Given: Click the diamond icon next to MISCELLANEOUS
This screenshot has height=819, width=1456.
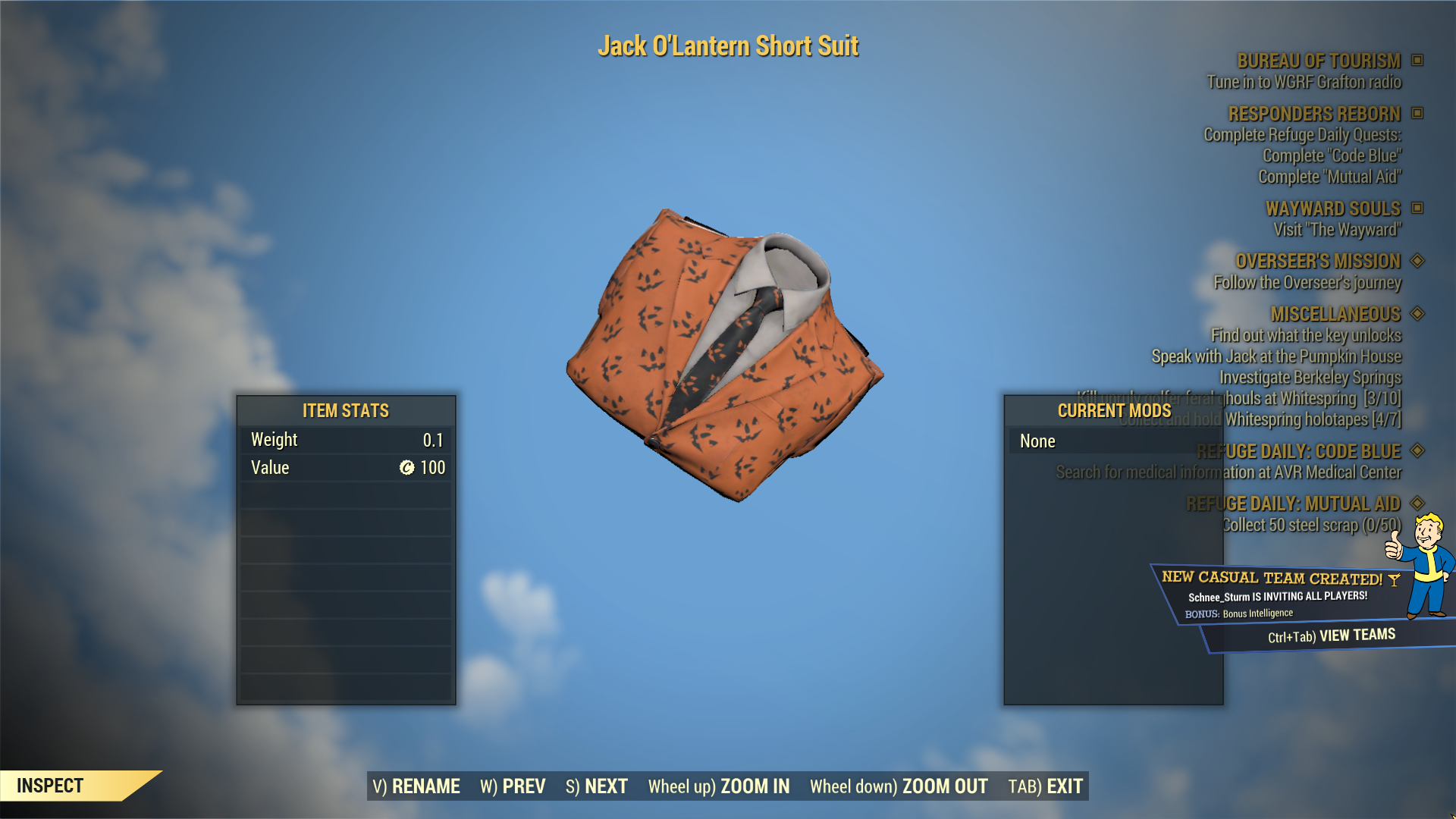Looking at the screenshot, I should pos(1417,314).
